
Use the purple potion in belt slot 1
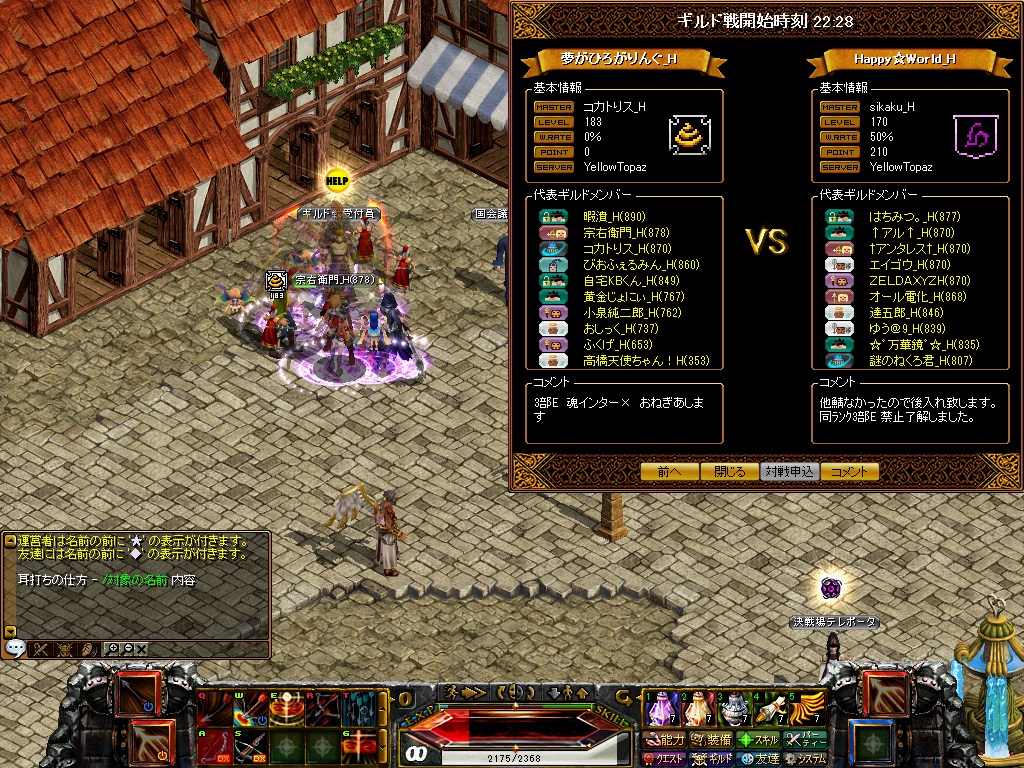(660, 710)
